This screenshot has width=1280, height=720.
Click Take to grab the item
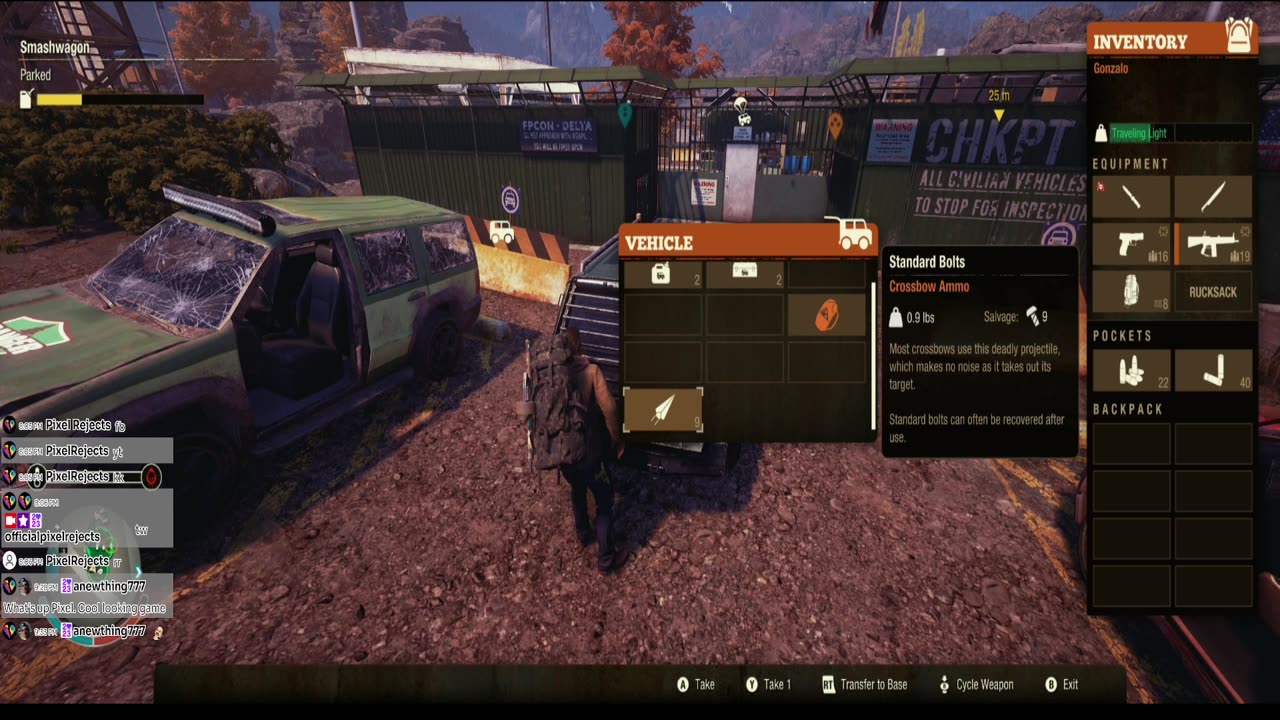point(696,685)
